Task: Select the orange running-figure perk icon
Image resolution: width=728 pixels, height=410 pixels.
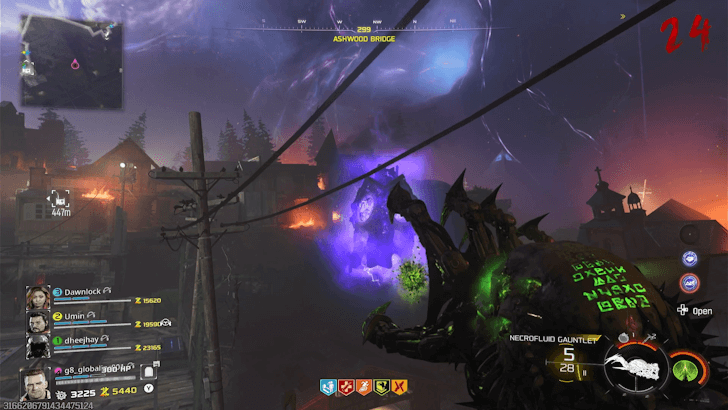Action: click(362, 385)
